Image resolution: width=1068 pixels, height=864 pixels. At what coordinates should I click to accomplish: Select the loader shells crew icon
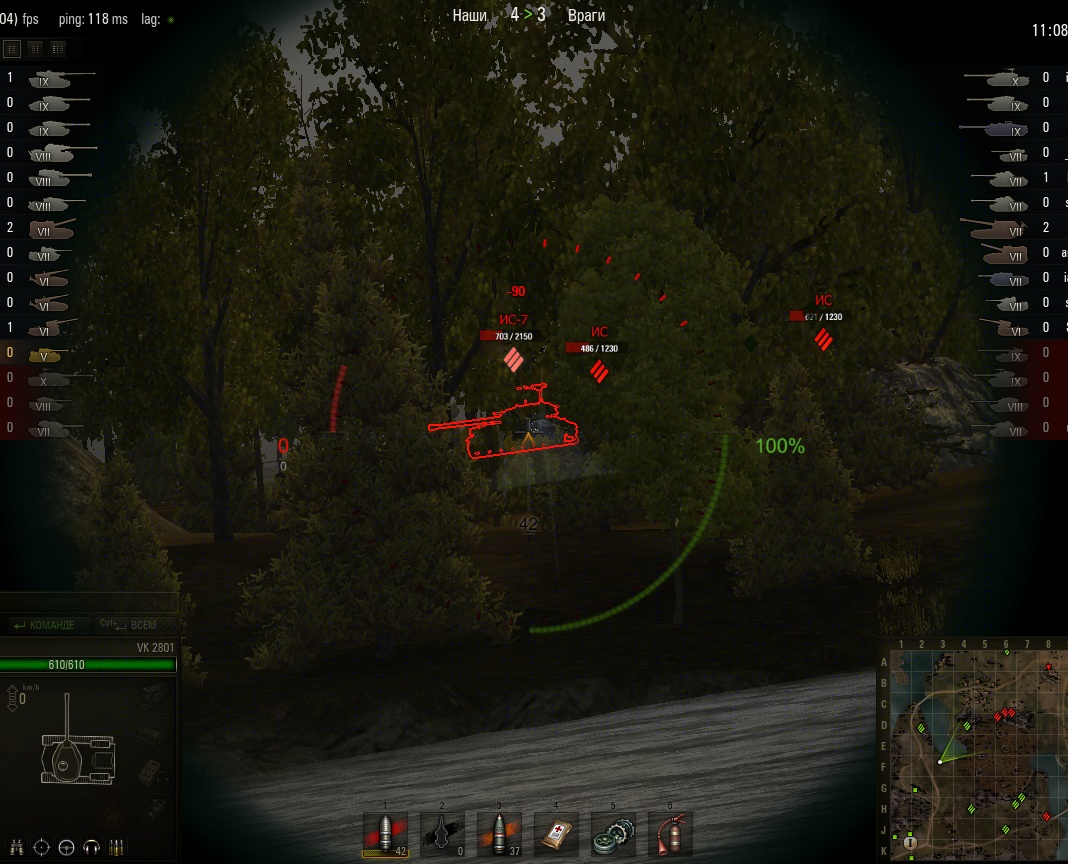(x=116, y=847)
